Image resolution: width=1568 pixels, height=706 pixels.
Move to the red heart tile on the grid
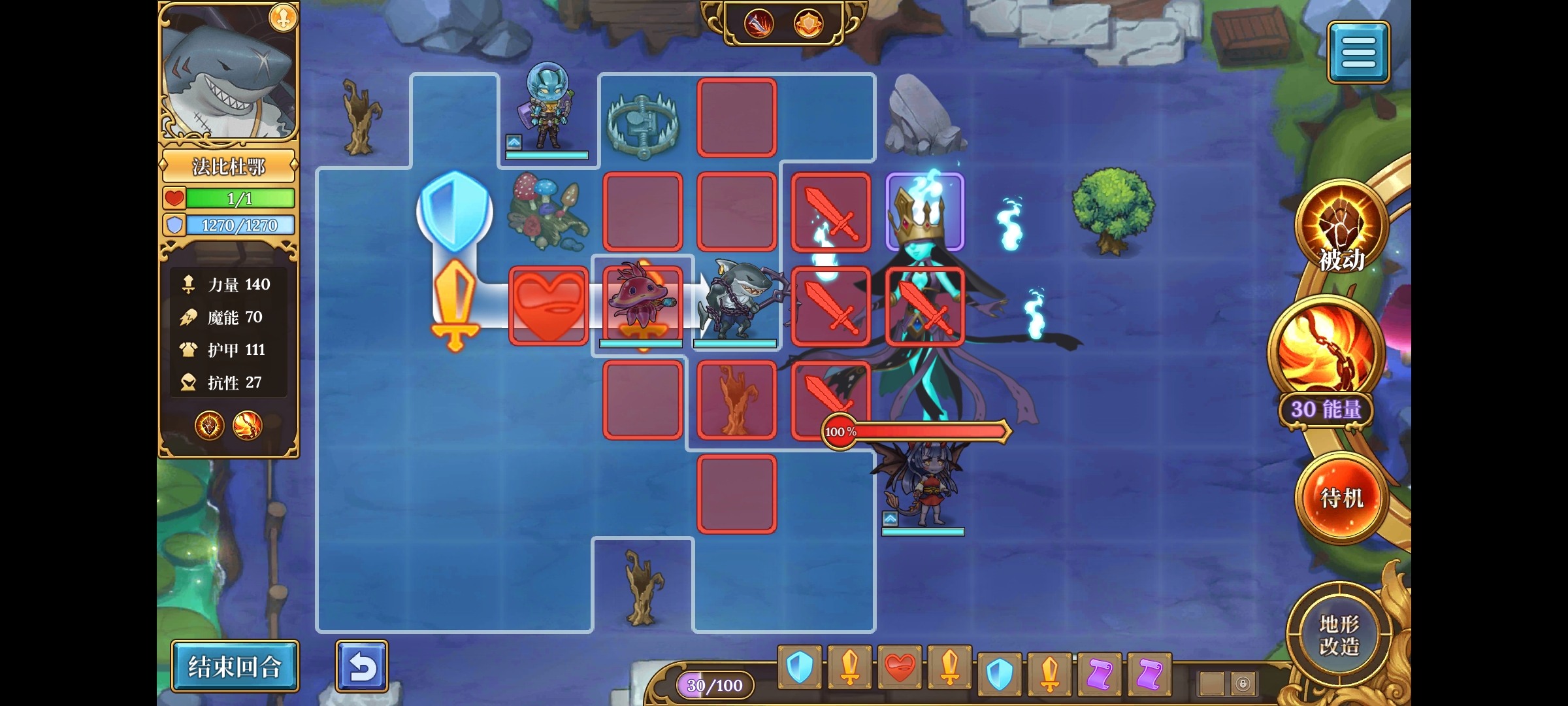click(x=549, y=306)
